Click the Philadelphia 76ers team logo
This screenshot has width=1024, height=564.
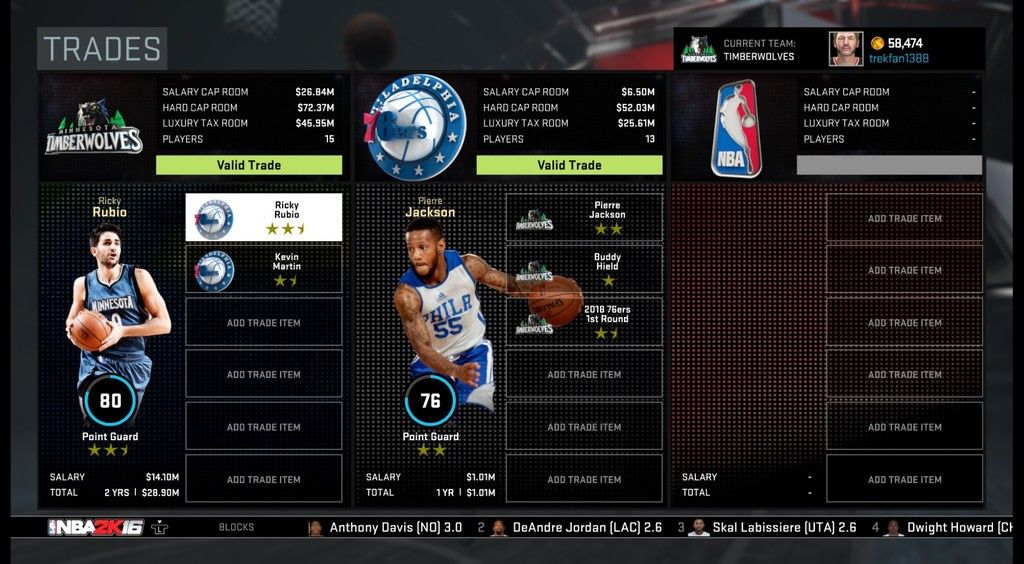click(414, 127)
